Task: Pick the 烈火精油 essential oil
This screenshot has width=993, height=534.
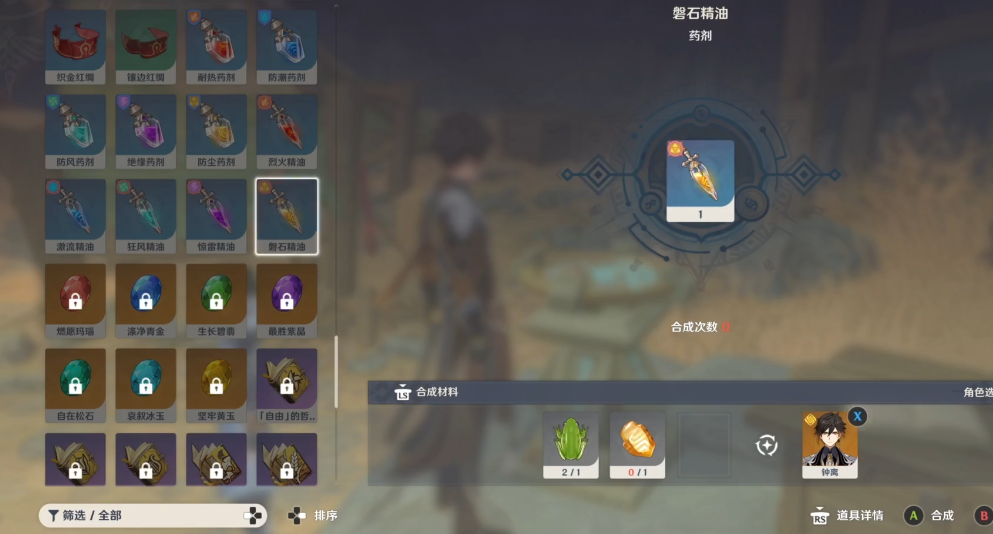Action: coord(287,130)
